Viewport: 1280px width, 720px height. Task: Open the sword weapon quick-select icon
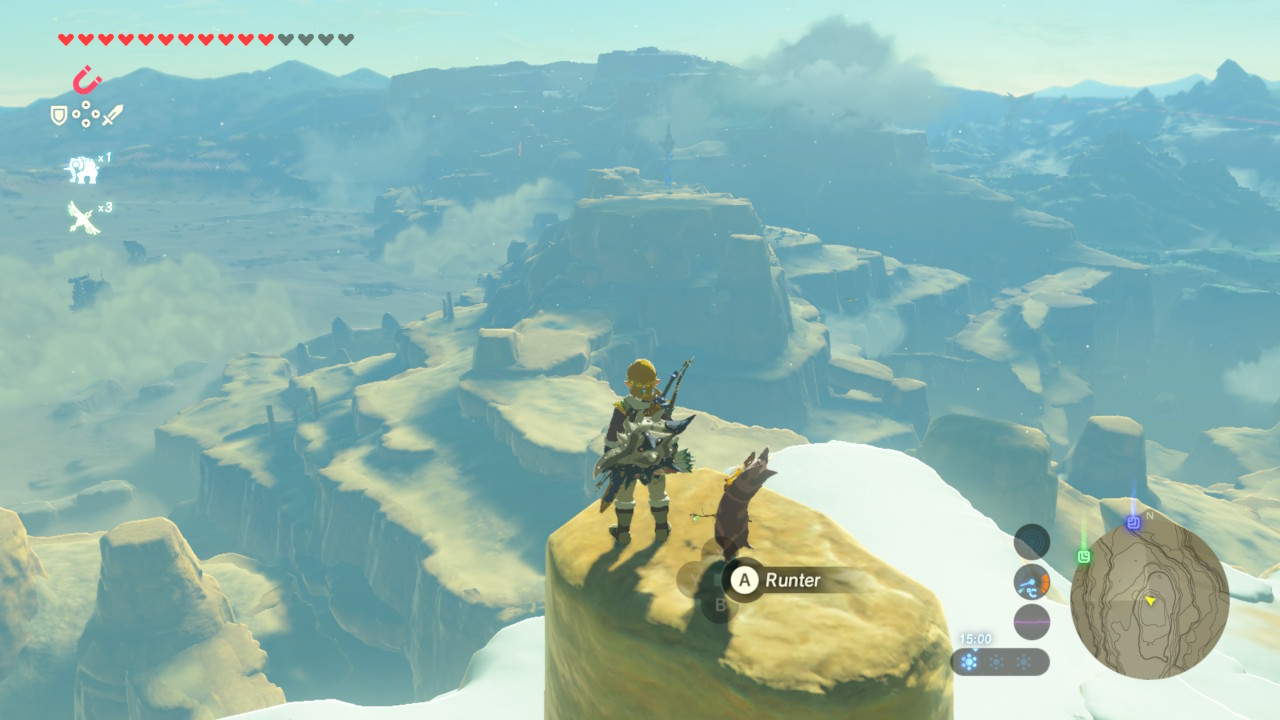[x=112, y=115]
